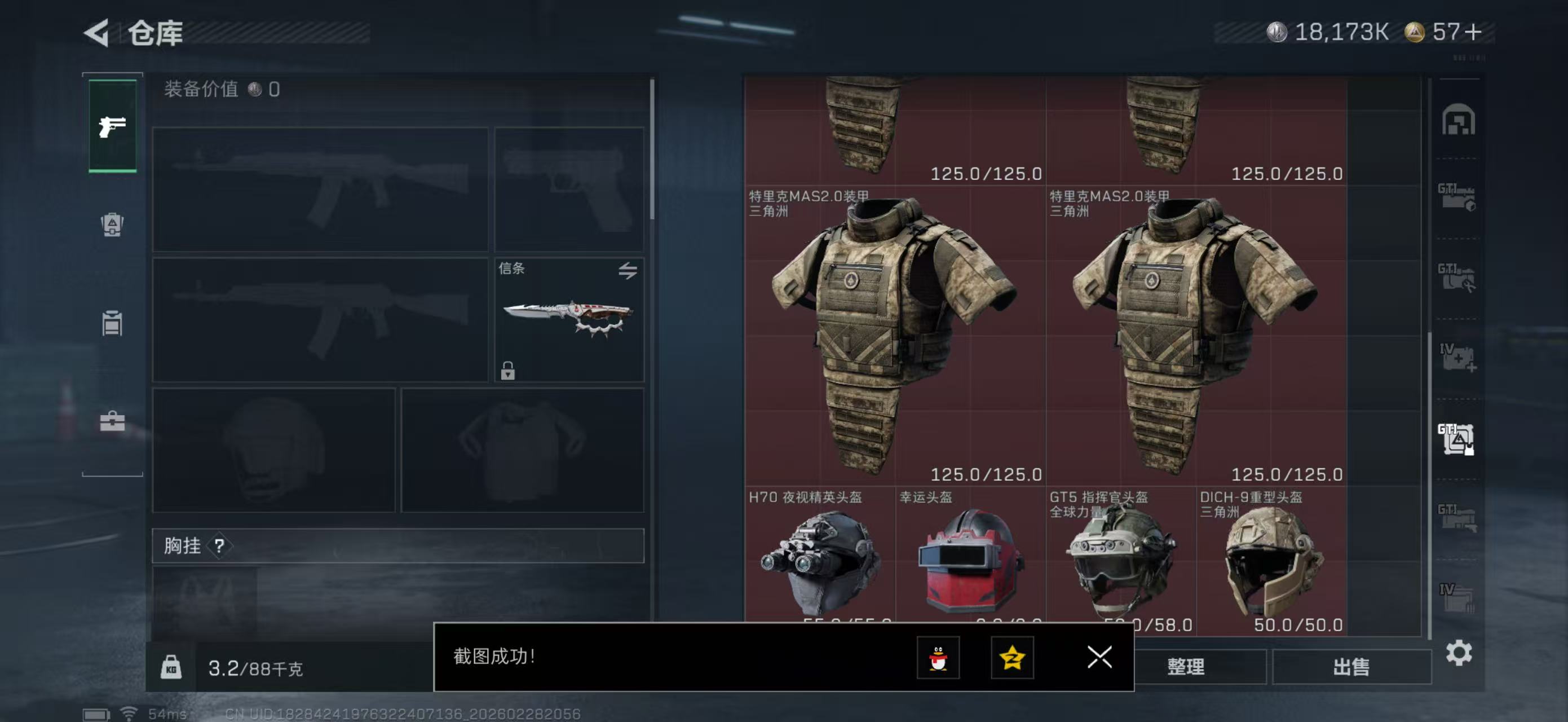Select the H70 夜视精英头盔 helmet
This screenshot has width=1568, height=722.
click(x=819, y=561)
